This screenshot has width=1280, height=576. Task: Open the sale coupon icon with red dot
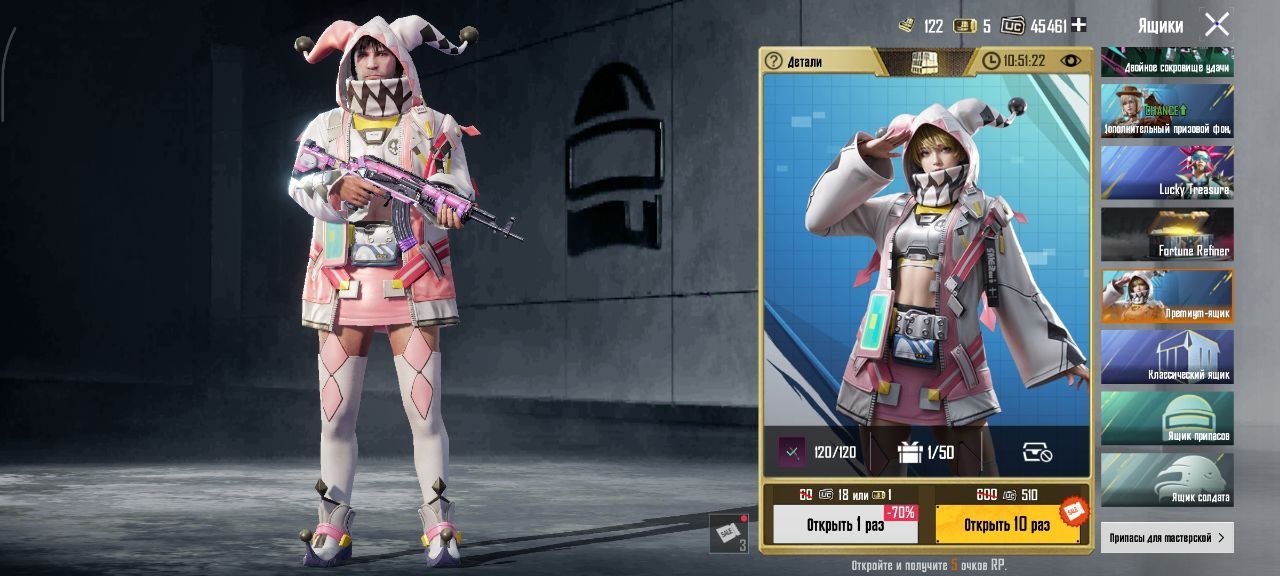point(728,532)
